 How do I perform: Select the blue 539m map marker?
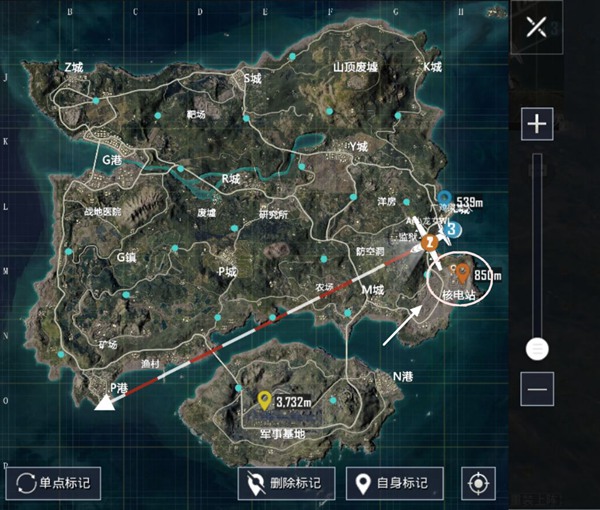click(x=445, y=197)
